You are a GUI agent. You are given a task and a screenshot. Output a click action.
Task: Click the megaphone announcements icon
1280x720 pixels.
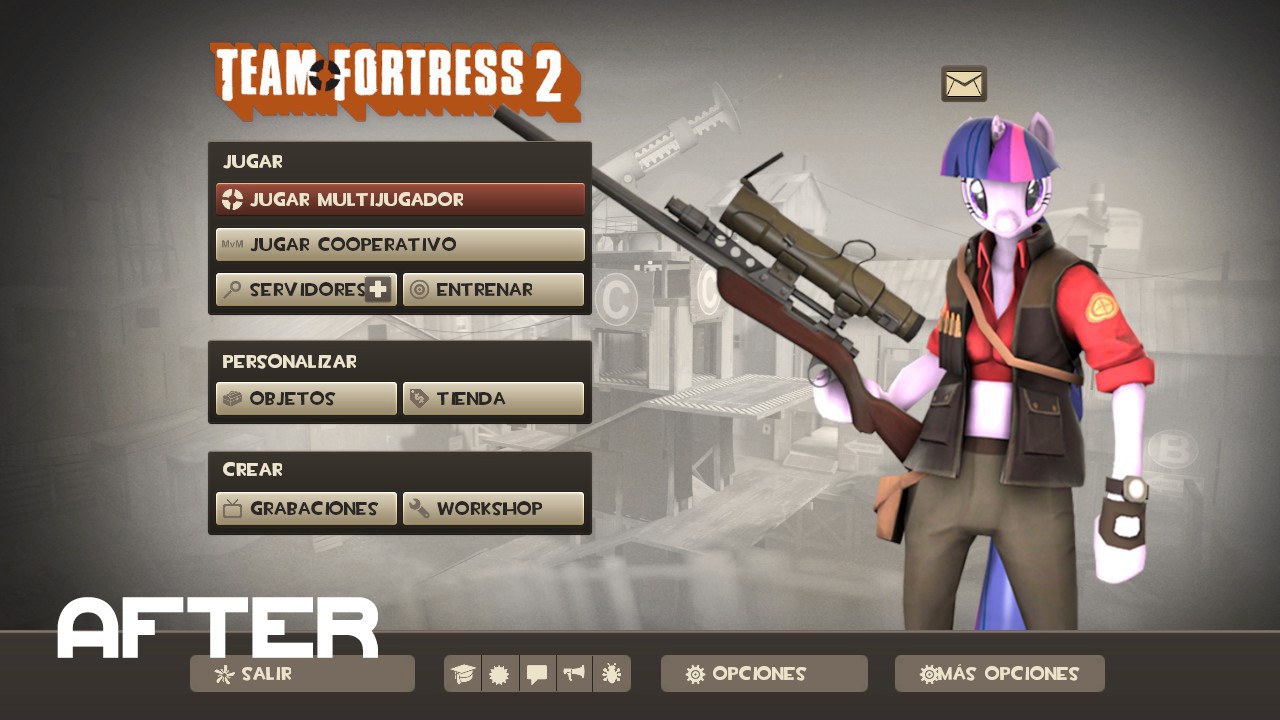(574, 673)
